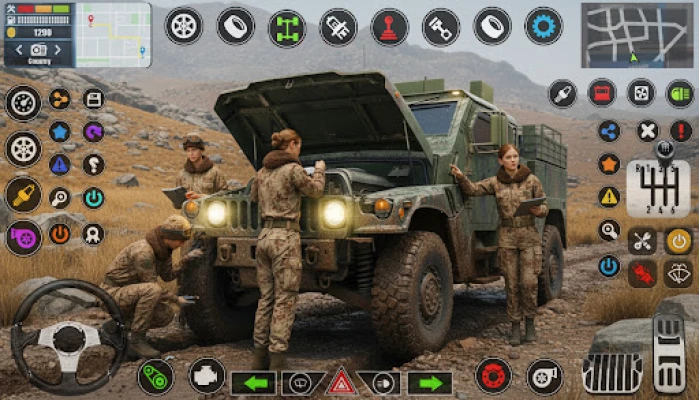Click the floppy disk save icon
The height and width of the screenshot is (400, 699).
pos(94,99)
